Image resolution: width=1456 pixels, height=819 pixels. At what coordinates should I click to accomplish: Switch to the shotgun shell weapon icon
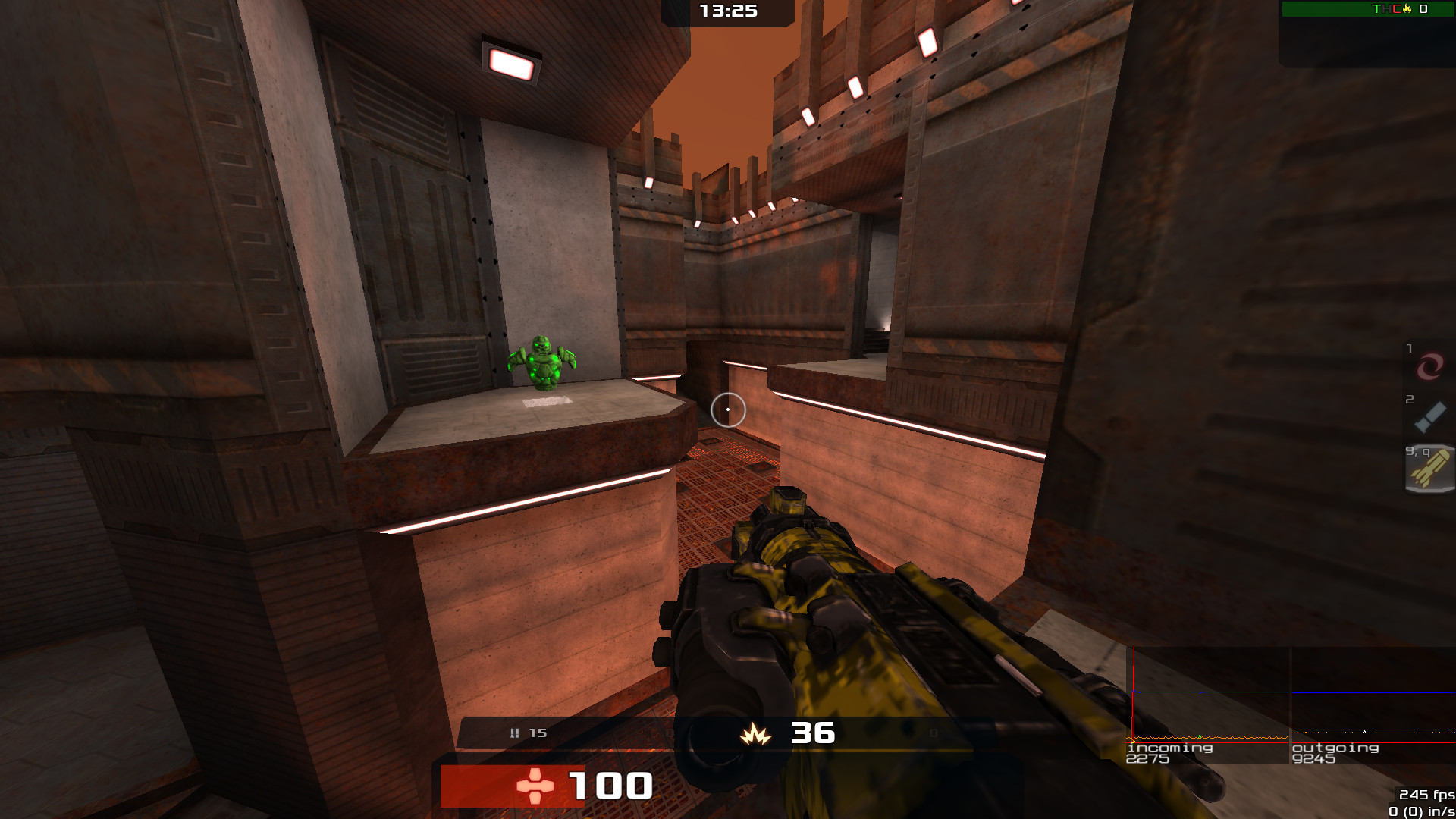(1429, 416)
